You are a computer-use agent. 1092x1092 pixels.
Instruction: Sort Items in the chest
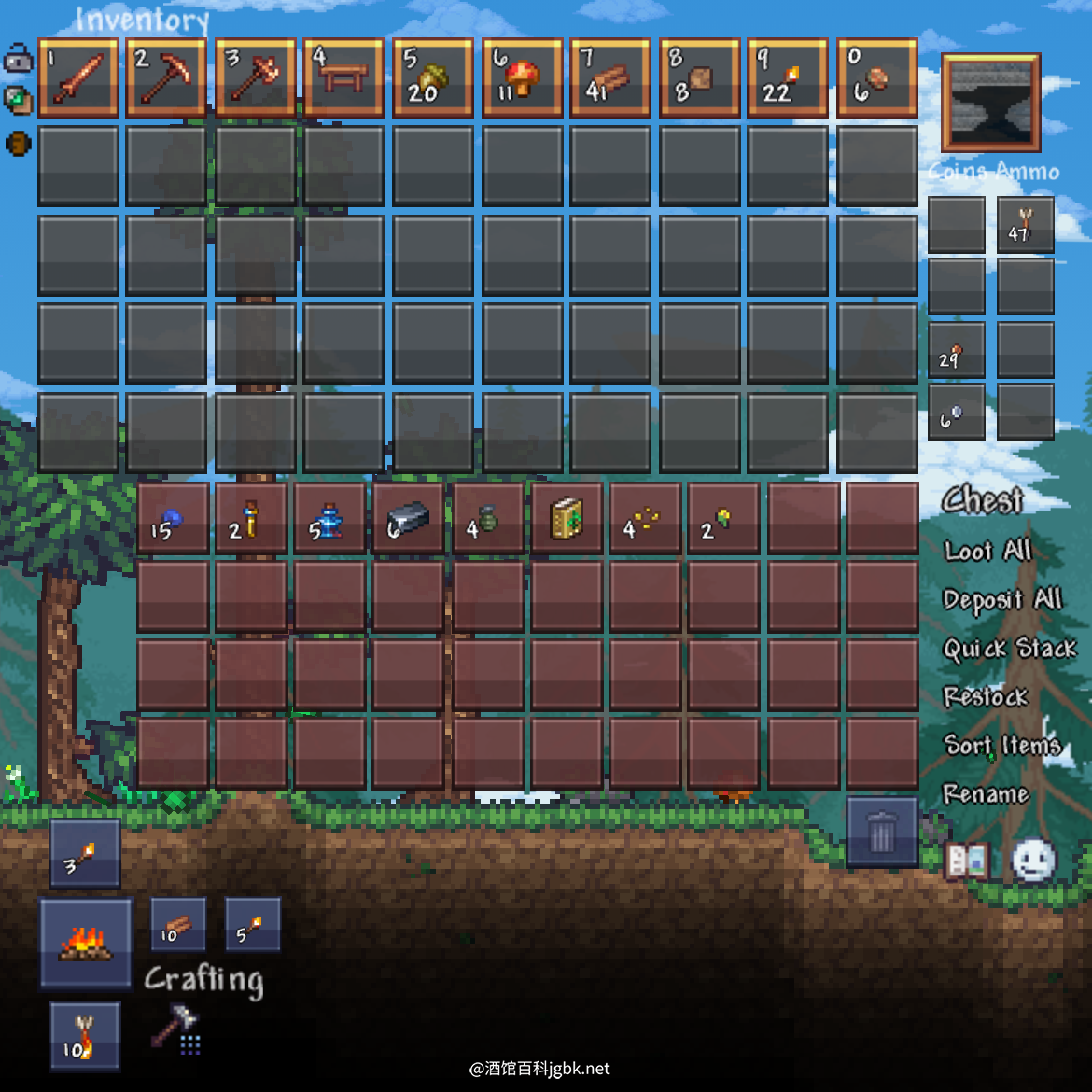(1001, 745)
